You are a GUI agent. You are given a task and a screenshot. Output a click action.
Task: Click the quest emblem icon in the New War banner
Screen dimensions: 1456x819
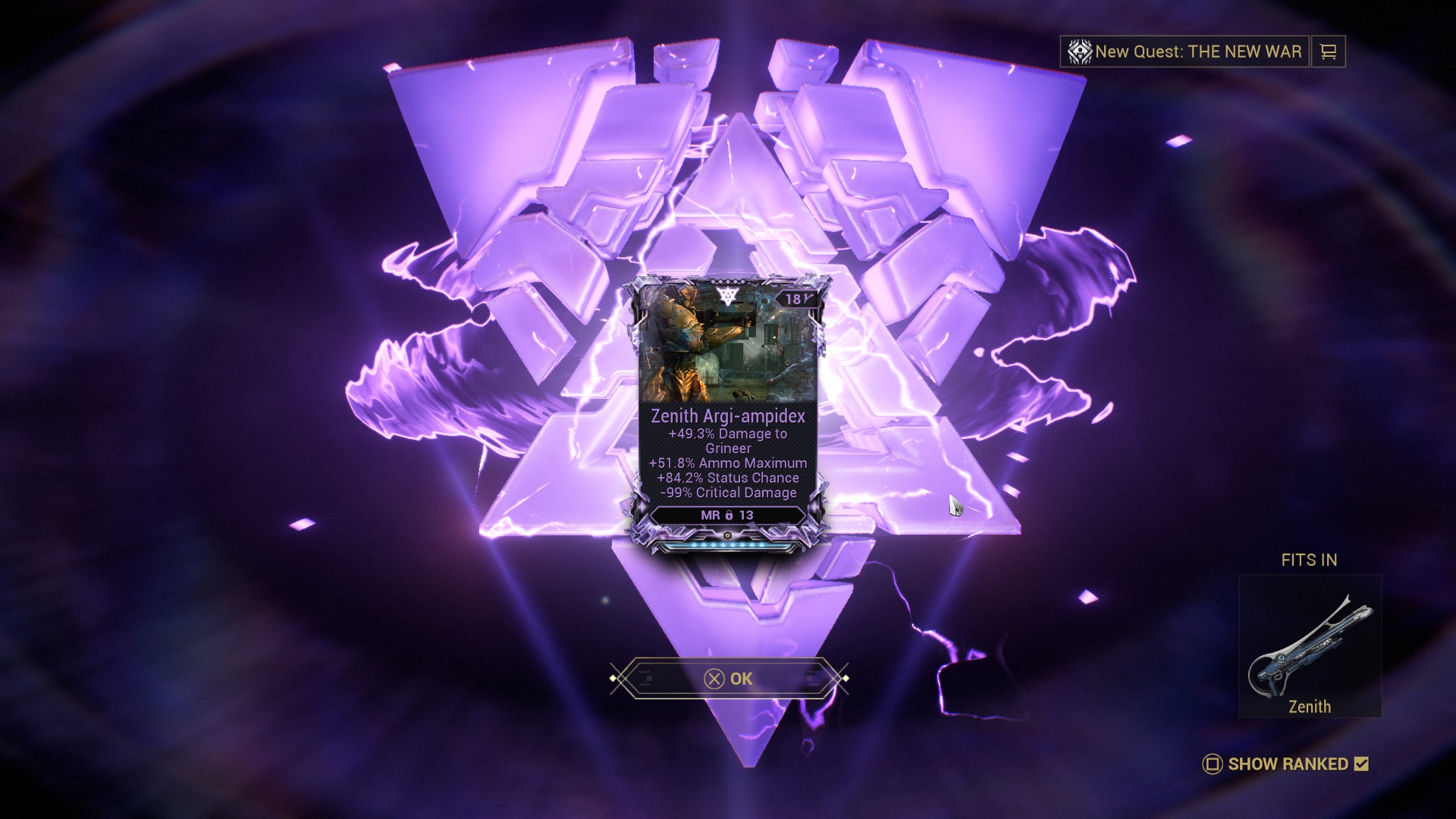[1079, 52]
